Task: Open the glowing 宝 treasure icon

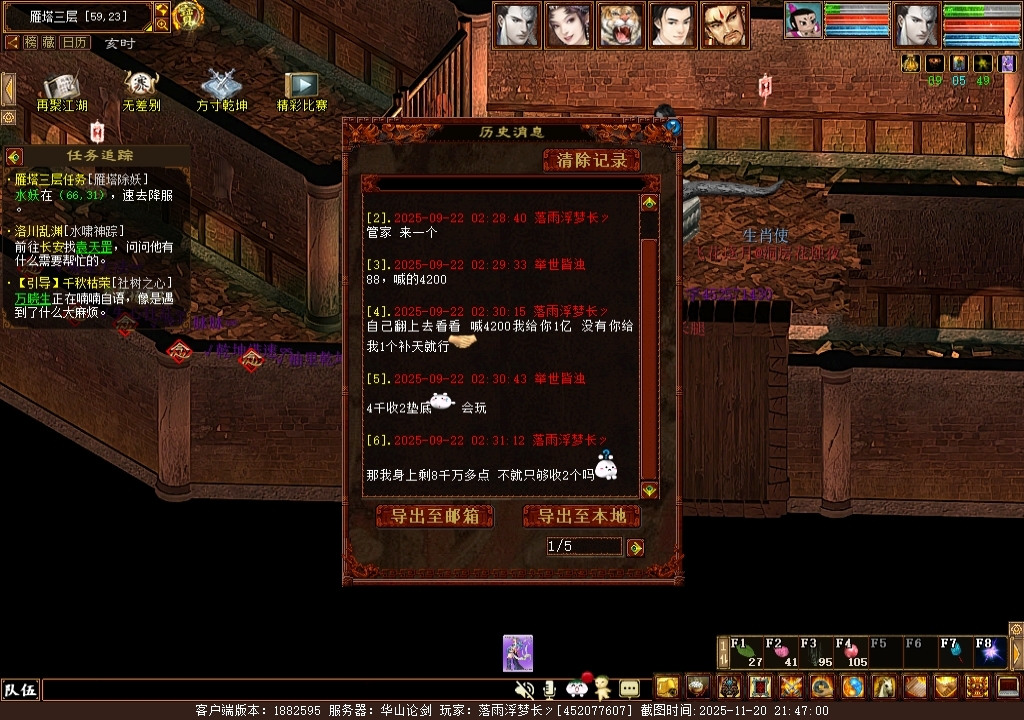Action: [188, 15]
